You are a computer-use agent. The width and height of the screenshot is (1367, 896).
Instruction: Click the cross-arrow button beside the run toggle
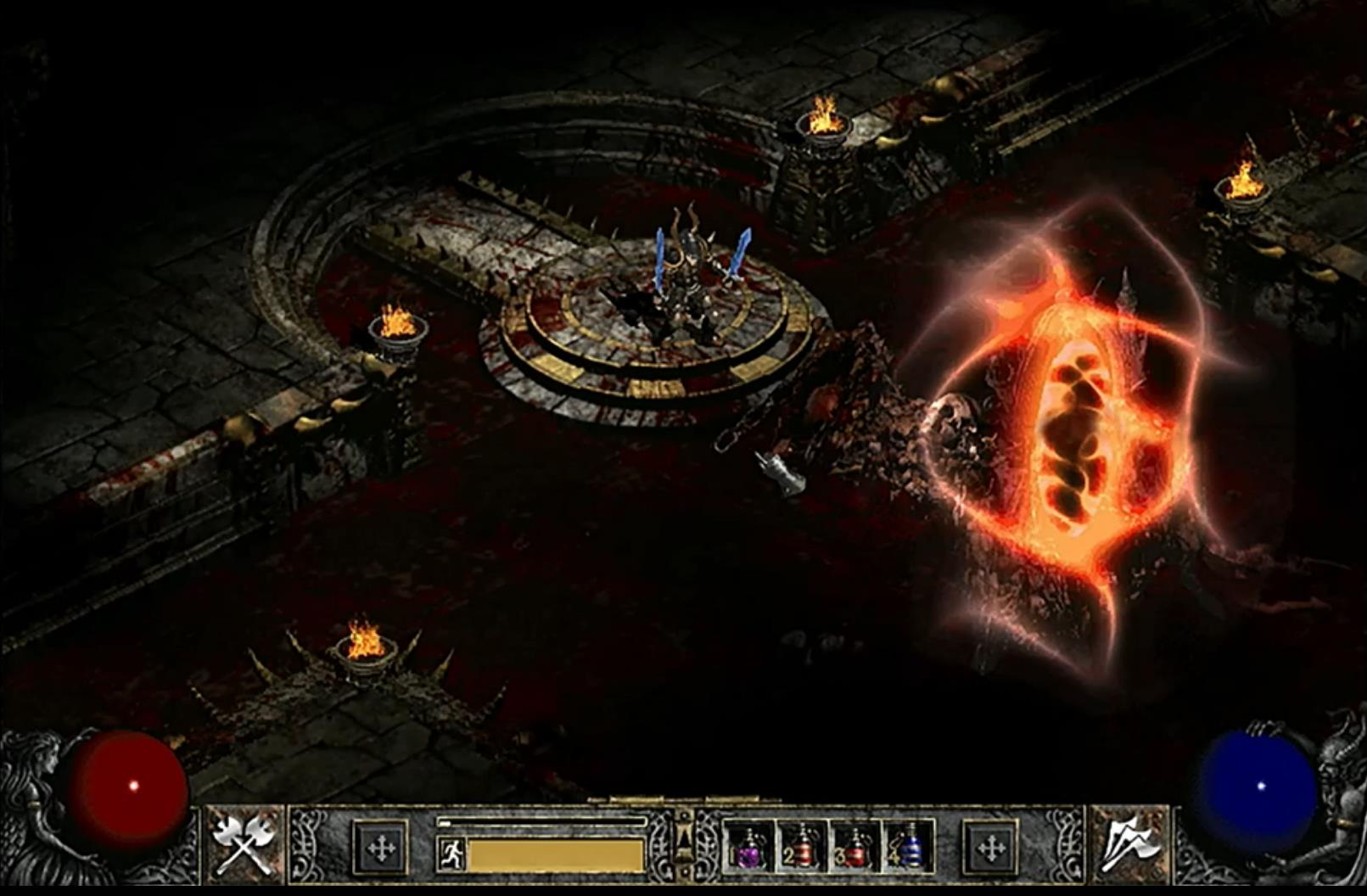[x=381, y=847]
